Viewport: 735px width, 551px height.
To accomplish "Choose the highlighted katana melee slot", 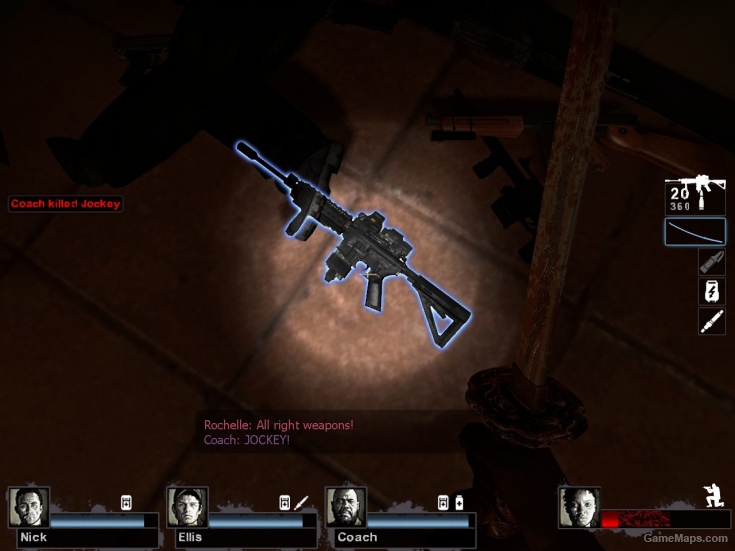I will point(695,232).
